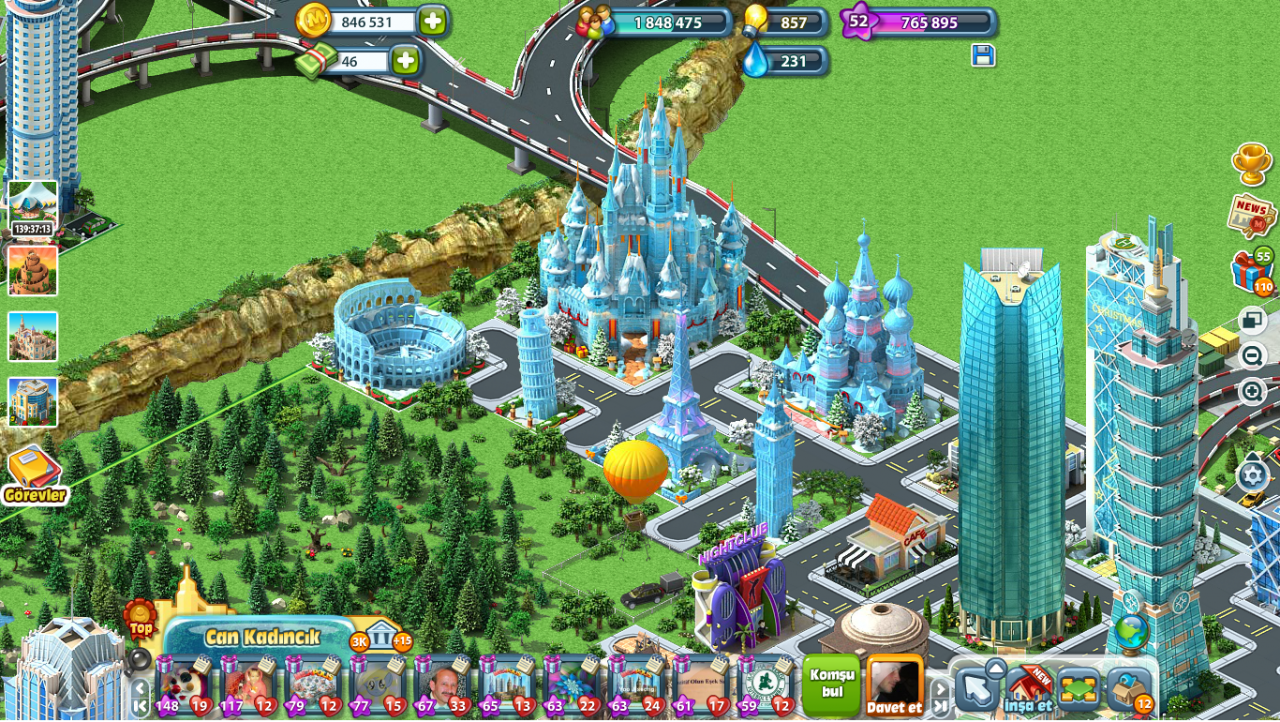1280x722 pixels.
Task: Add more coins with the plus button
Action: 433,21
